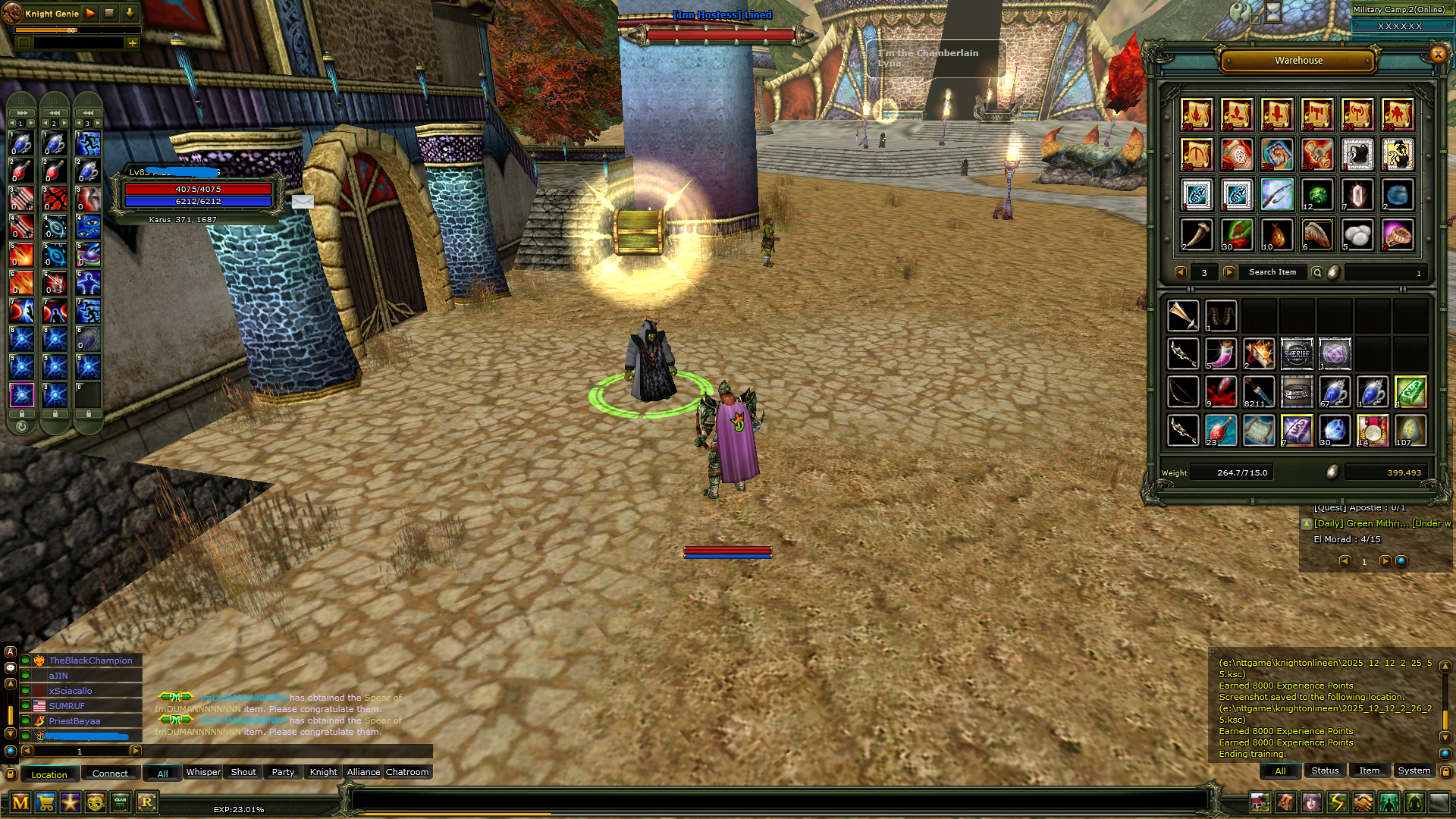
Task: Click the handshake trade icon
Action: point(1363,802)
